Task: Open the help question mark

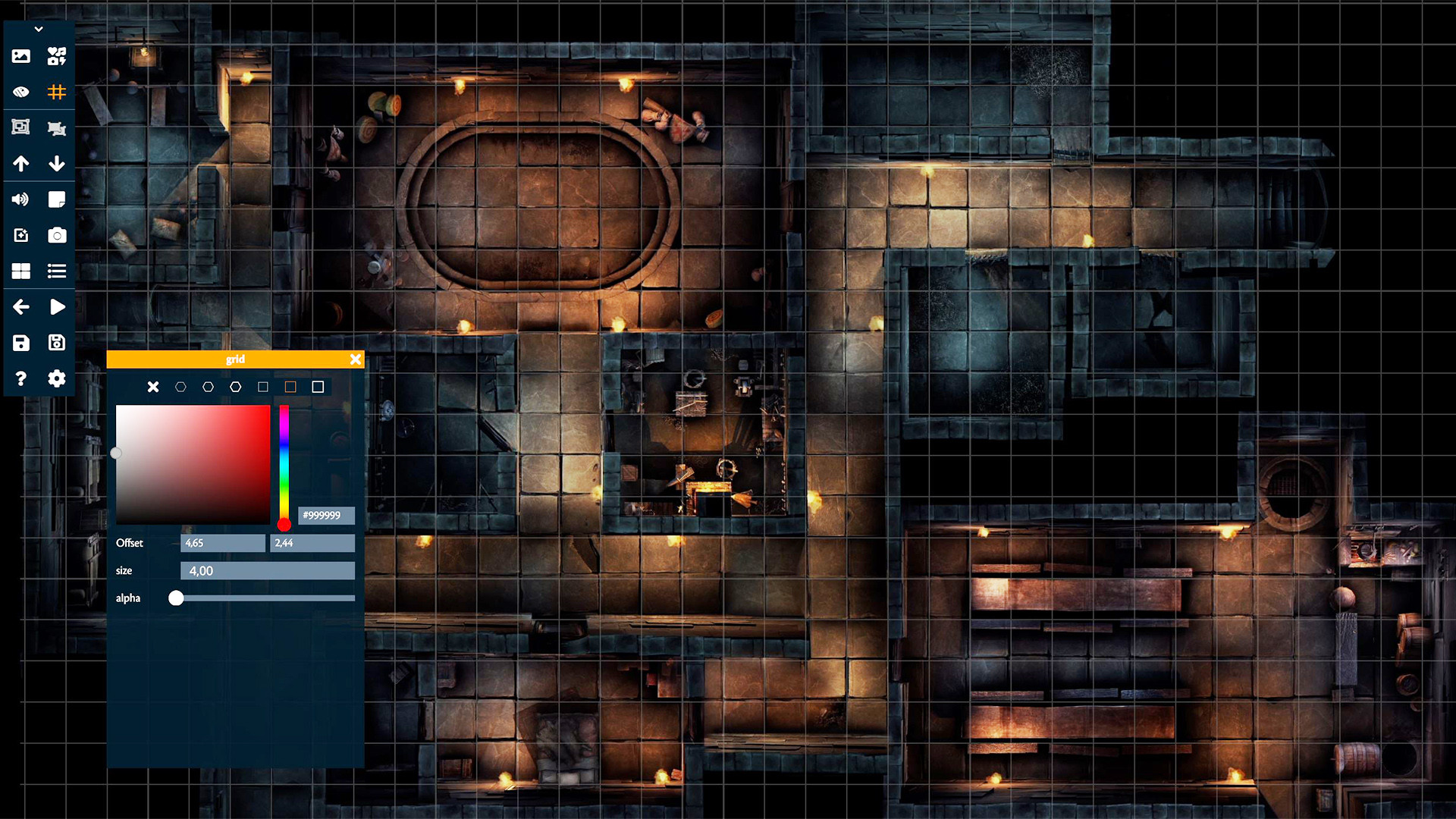Action: [x=20, y=378]
